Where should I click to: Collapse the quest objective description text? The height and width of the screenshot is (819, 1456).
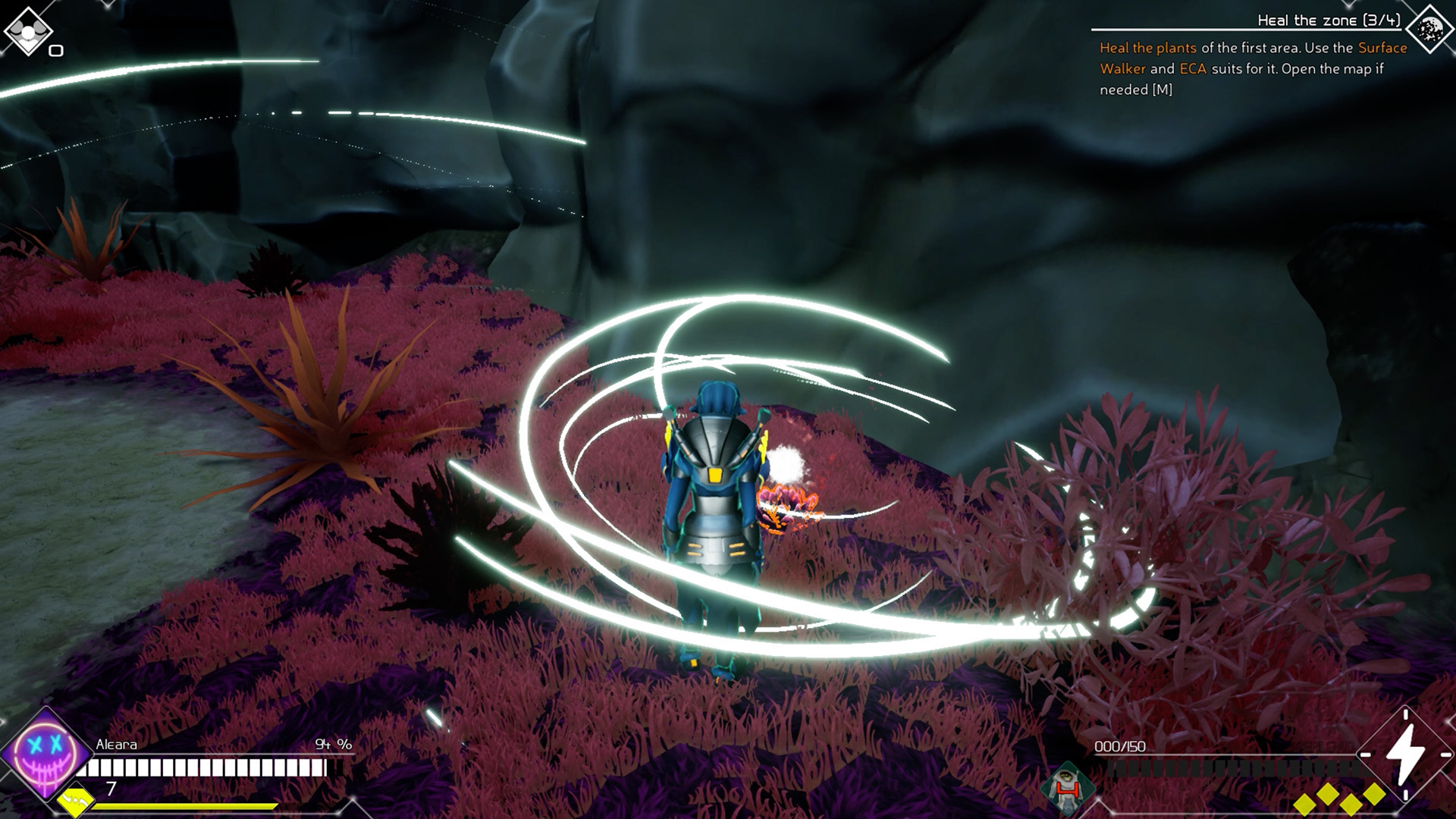(x=1251, y=68)
